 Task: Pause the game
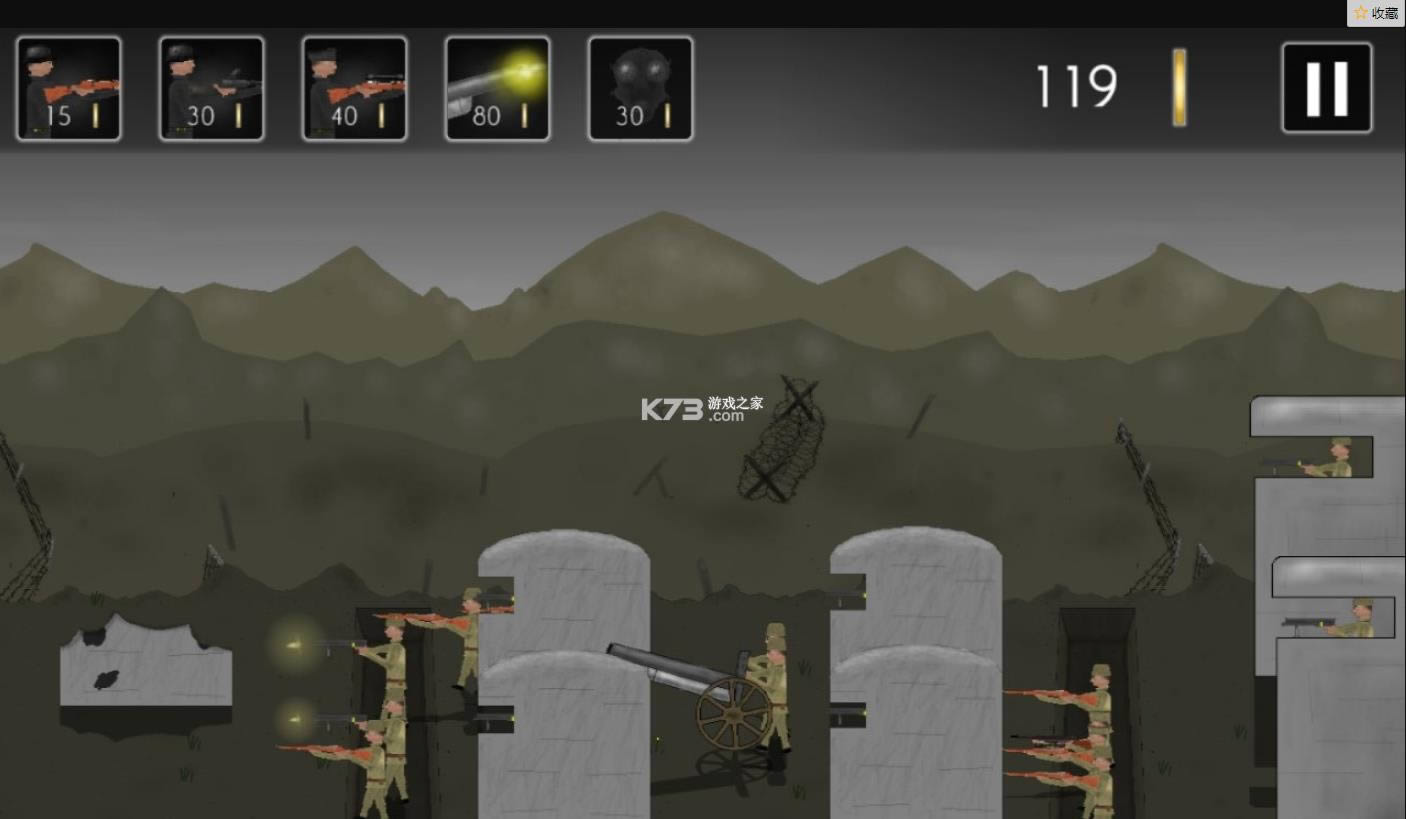(1327, 88)
